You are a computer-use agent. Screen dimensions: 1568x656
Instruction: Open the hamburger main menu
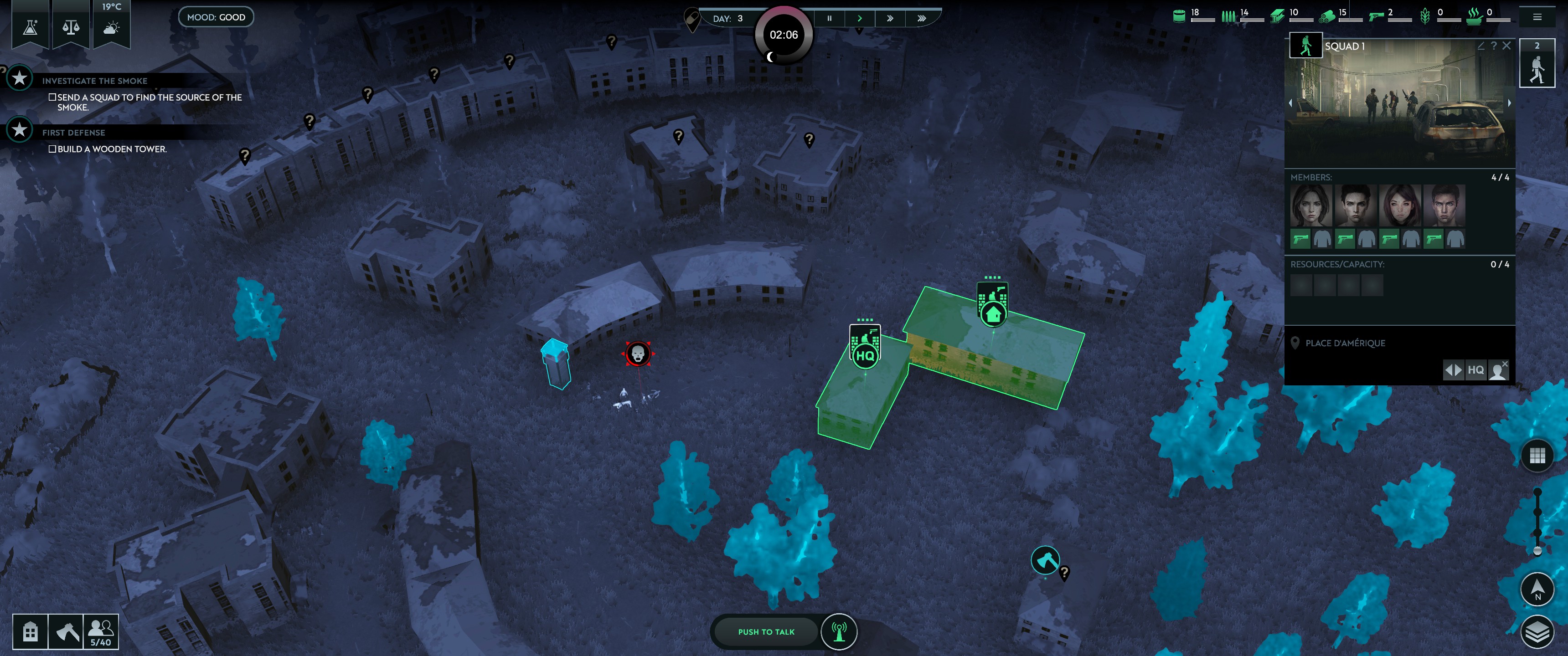pos(1537,17)
